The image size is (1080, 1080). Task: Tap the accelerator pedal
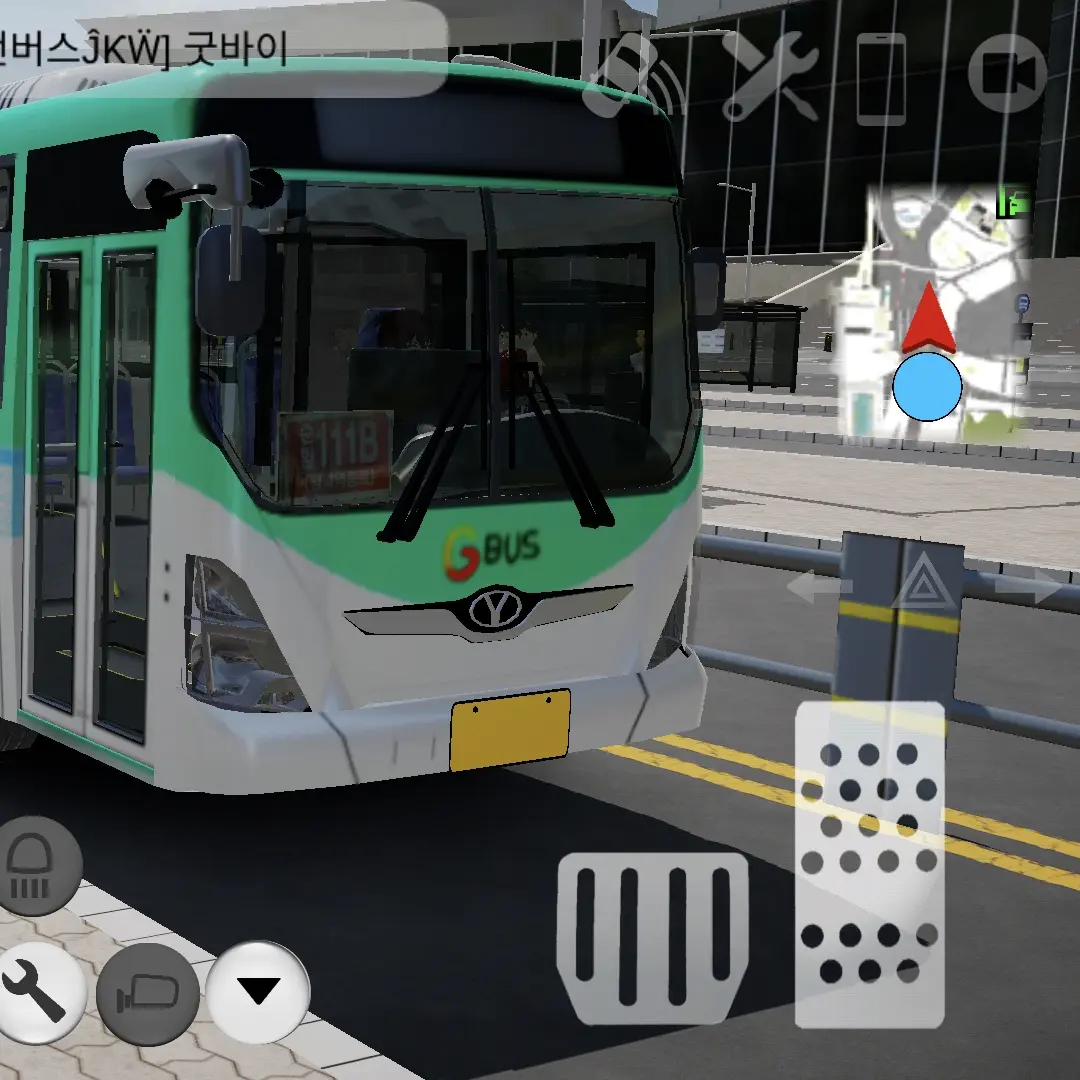869,864
